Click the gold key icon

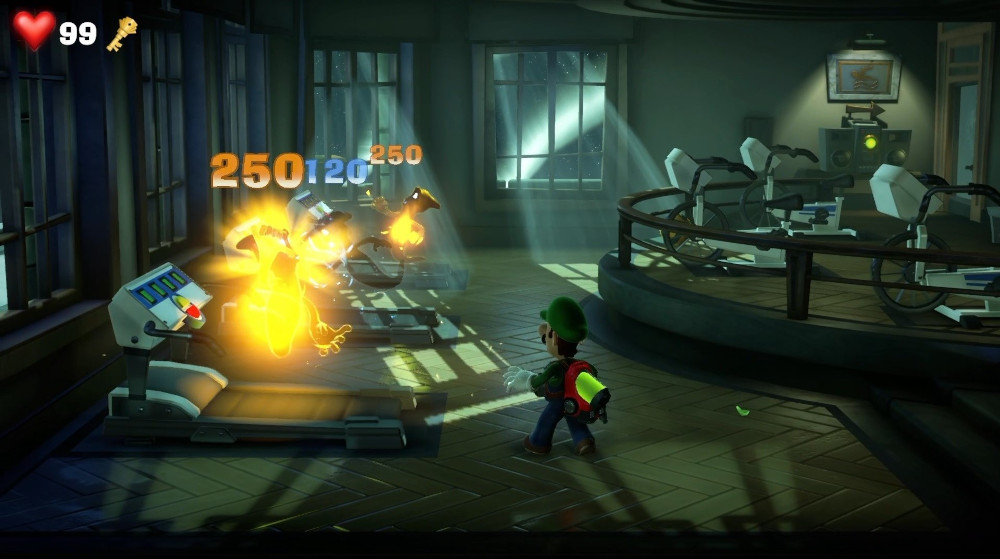122,33
